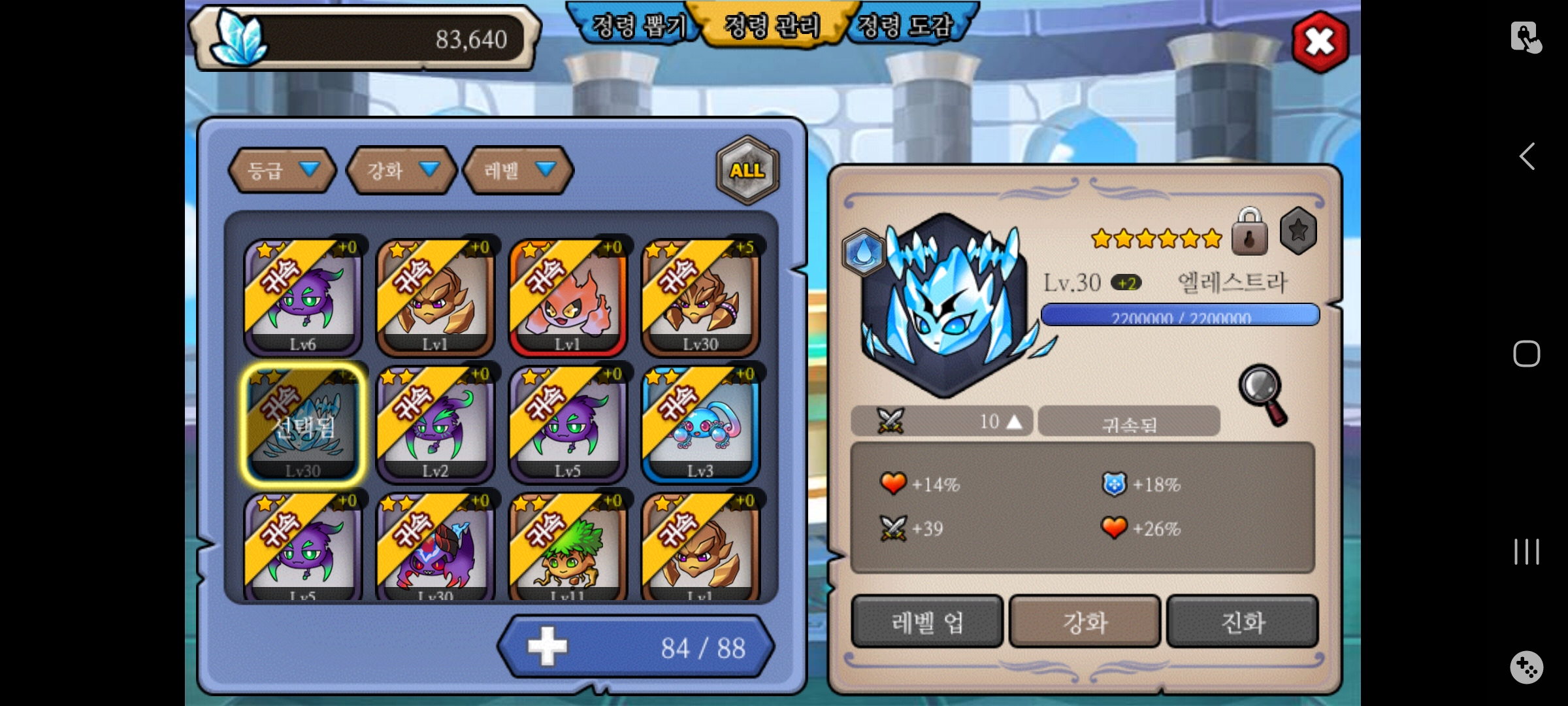
Task: Tap the 레벨 업 button
Action: click(x=927, y=622)
